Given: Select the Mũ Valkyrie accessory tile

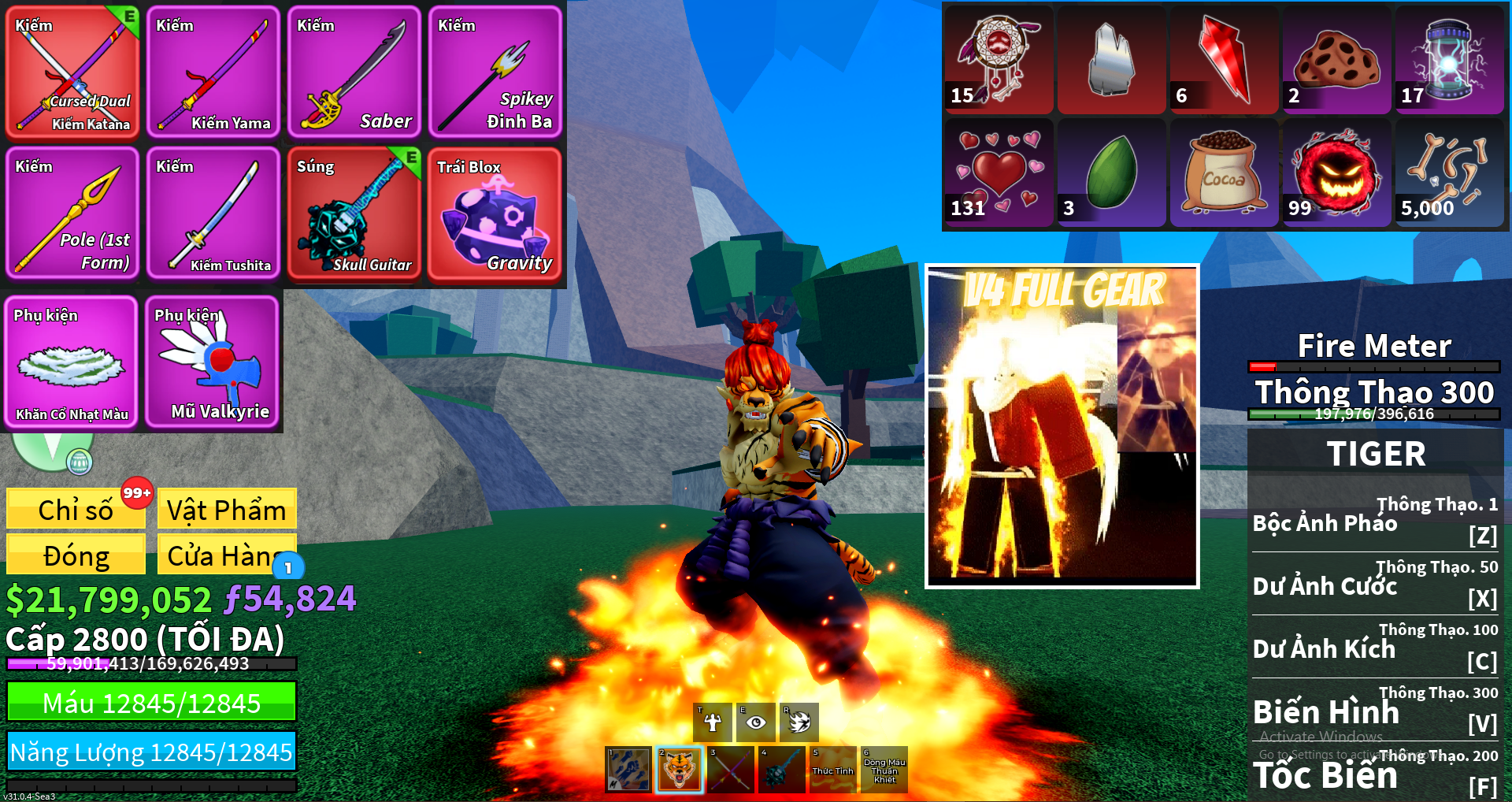Looking at the screenshot, I should click(x=213, y=362).
